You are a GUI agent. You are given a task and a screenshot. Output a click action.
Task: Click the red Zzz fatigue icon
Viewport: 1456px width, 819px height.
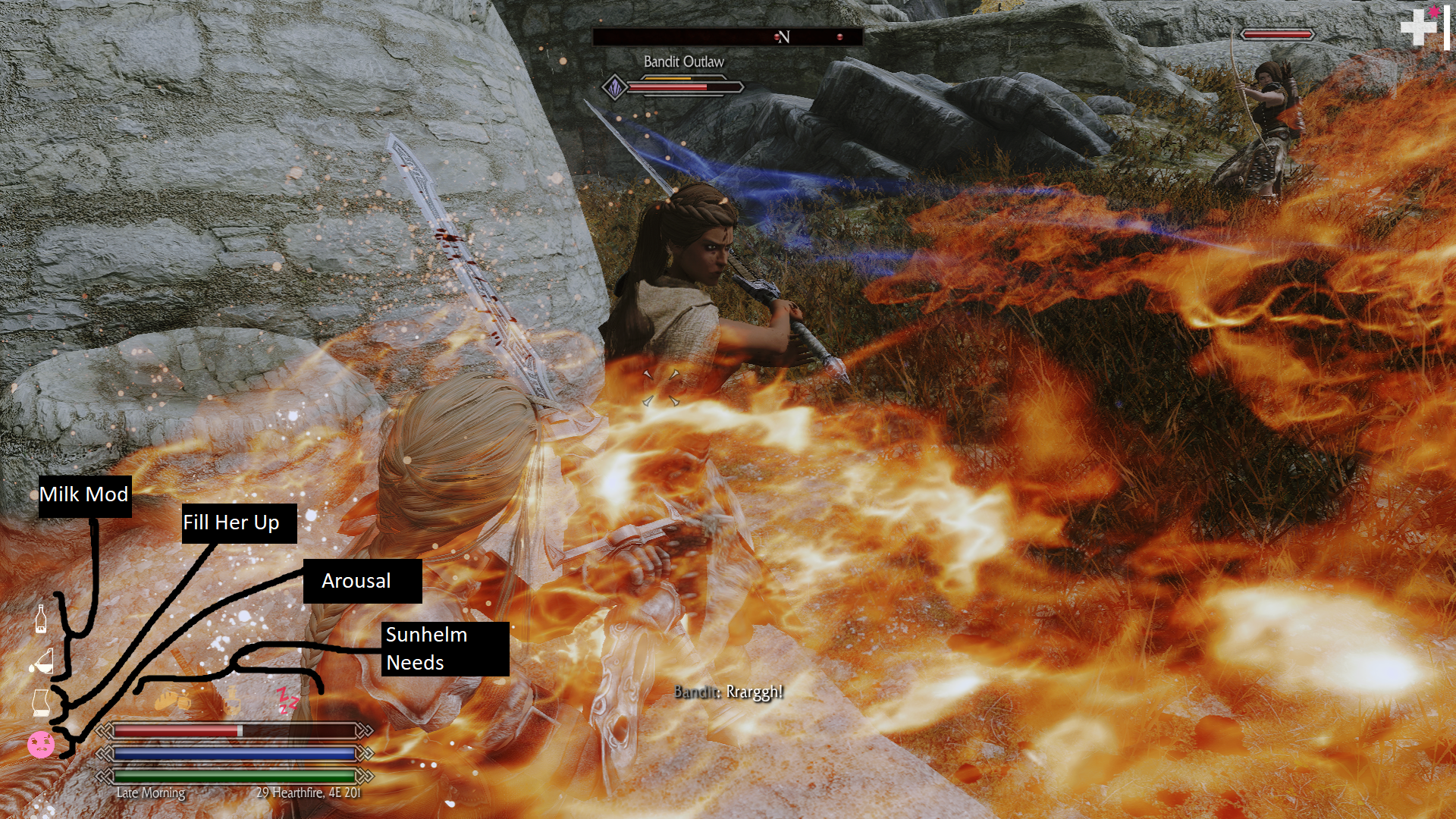[287, 700]
